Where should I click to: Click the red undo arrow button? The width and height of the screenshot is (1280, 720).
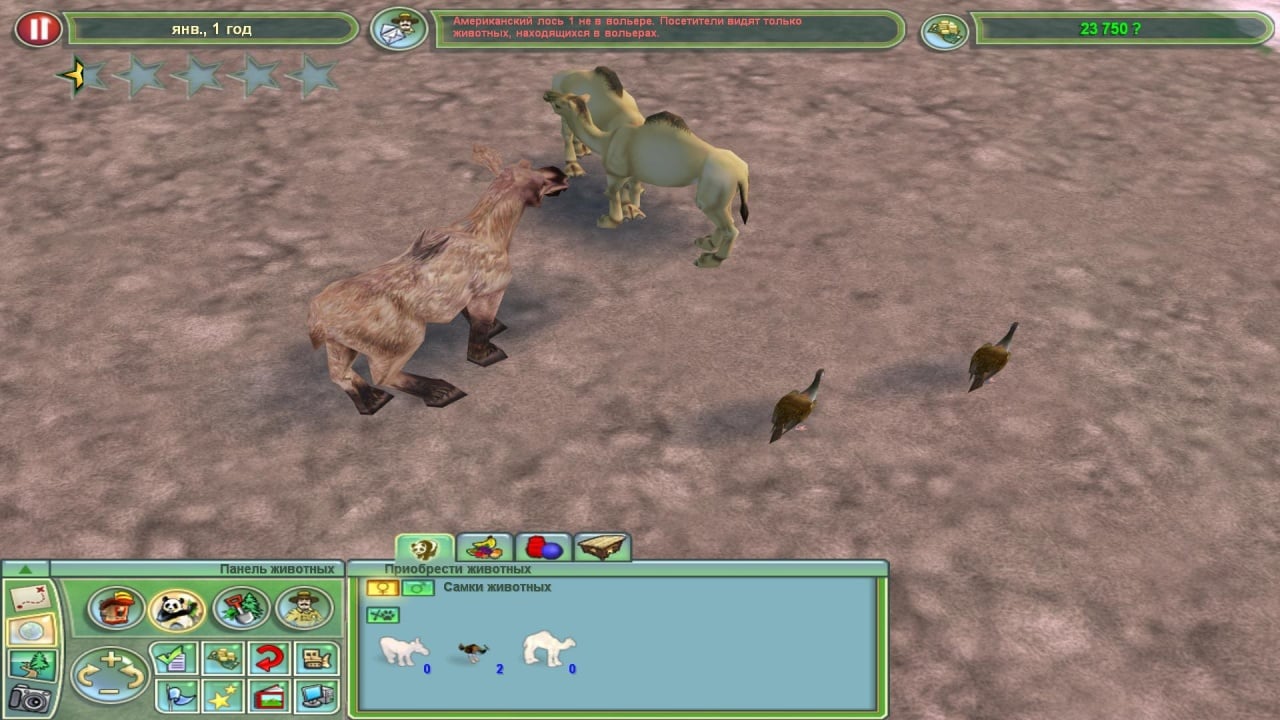[x=269, y=658]
